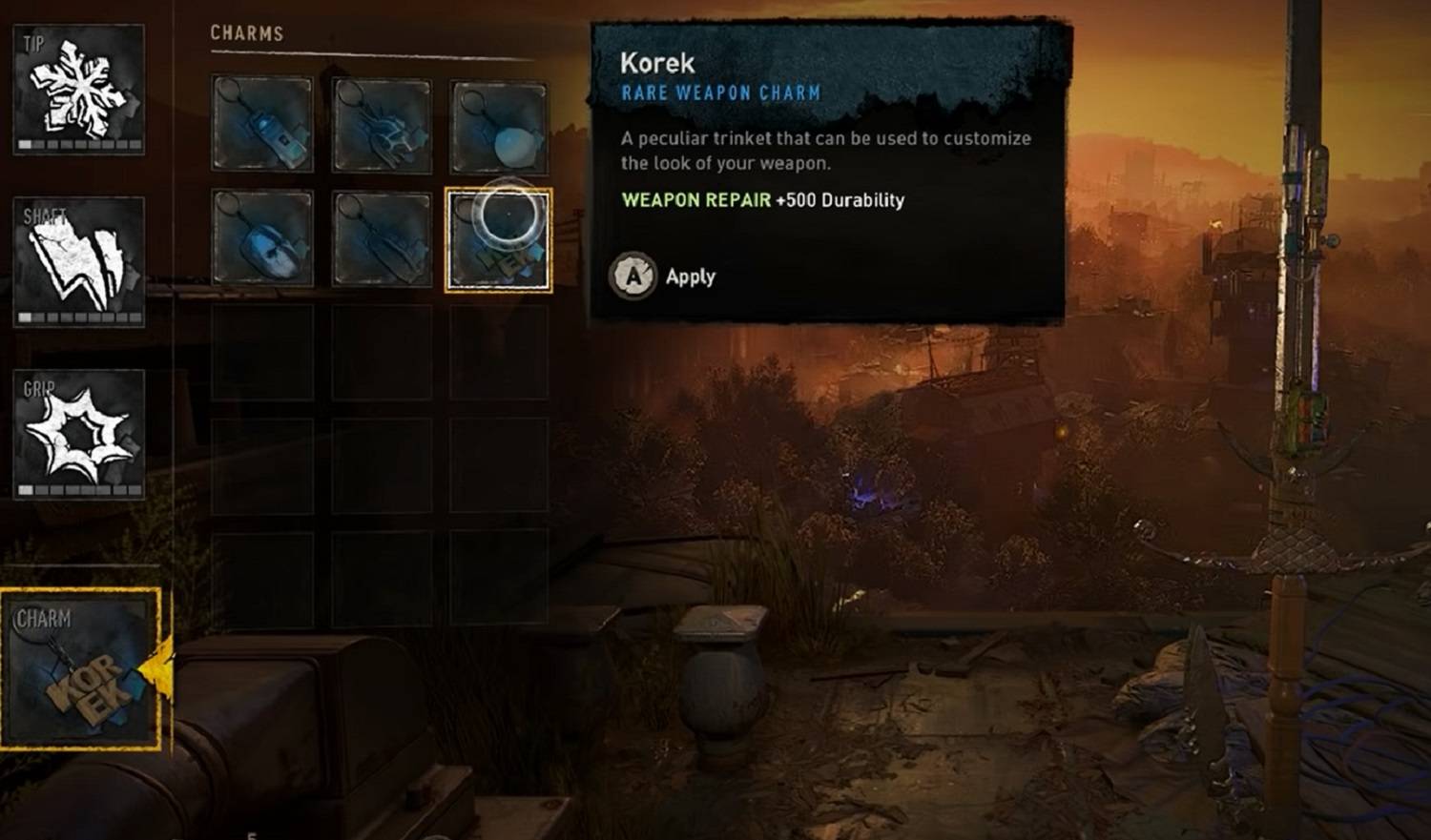The height and width of the screenshot is (840, 1431).
Task: Choose the highlighted Korek charm in grid
Action: point(499,239)
